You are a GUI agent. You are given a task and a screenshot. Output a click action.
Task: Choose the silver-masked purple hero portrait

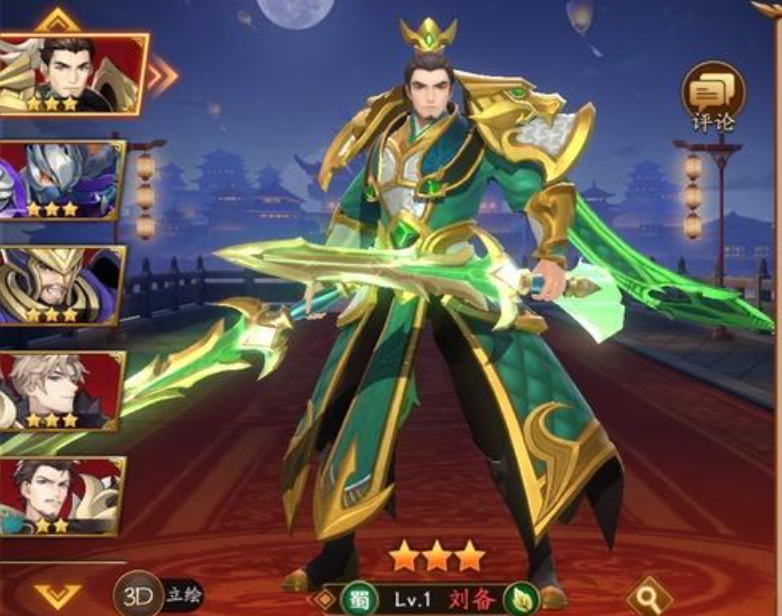60,180
